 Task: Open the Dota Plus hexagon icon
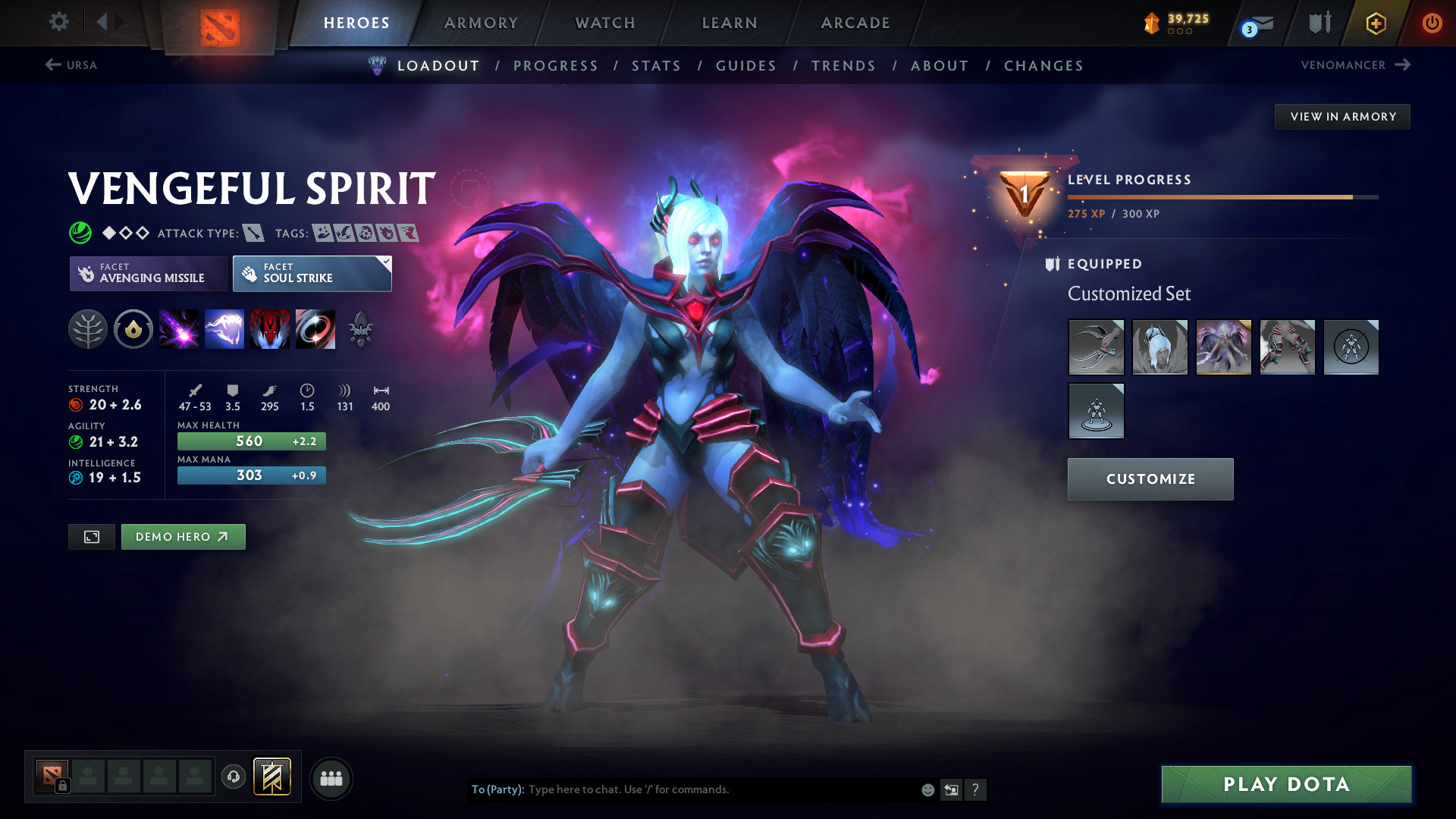[1376, 23]
